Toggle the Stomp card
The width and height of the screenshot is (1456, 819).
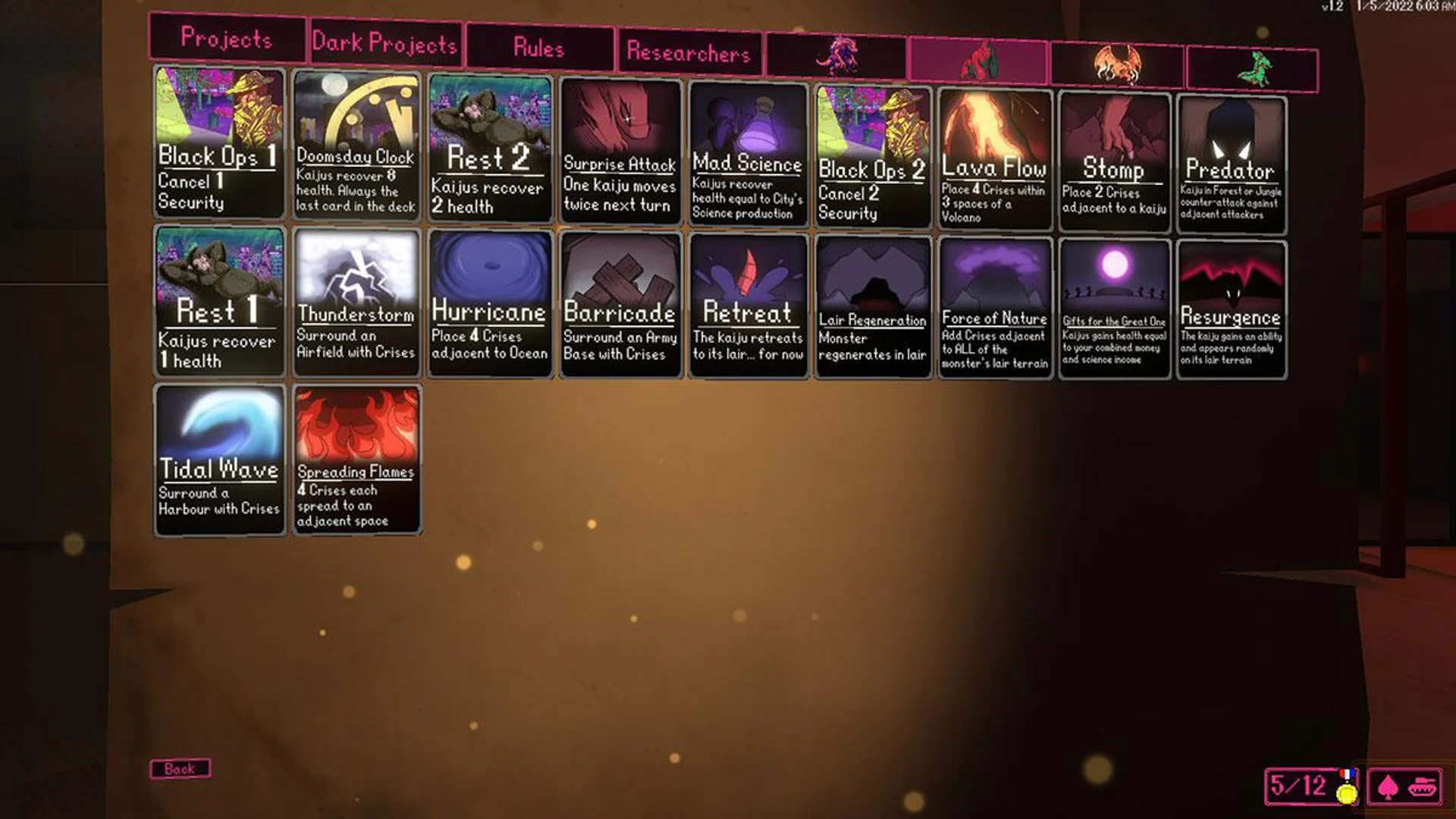point(1115,152)
